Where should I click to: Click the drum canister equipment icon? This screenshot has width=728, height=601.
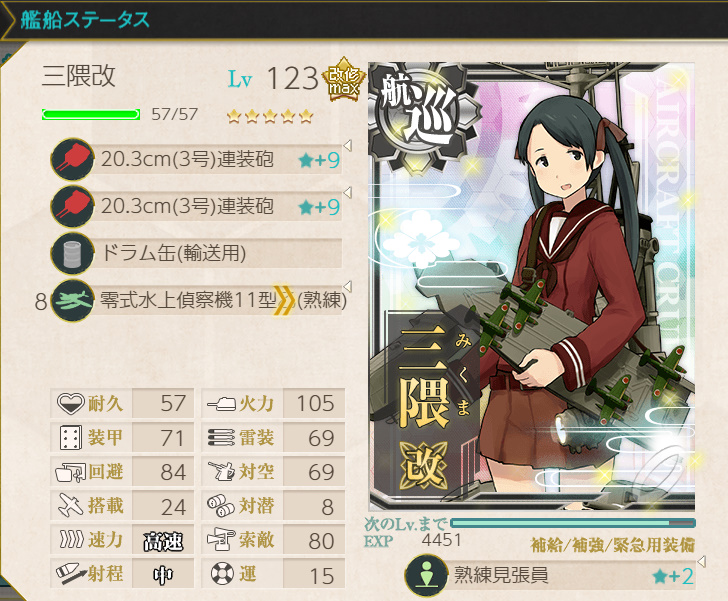[72, 253]
